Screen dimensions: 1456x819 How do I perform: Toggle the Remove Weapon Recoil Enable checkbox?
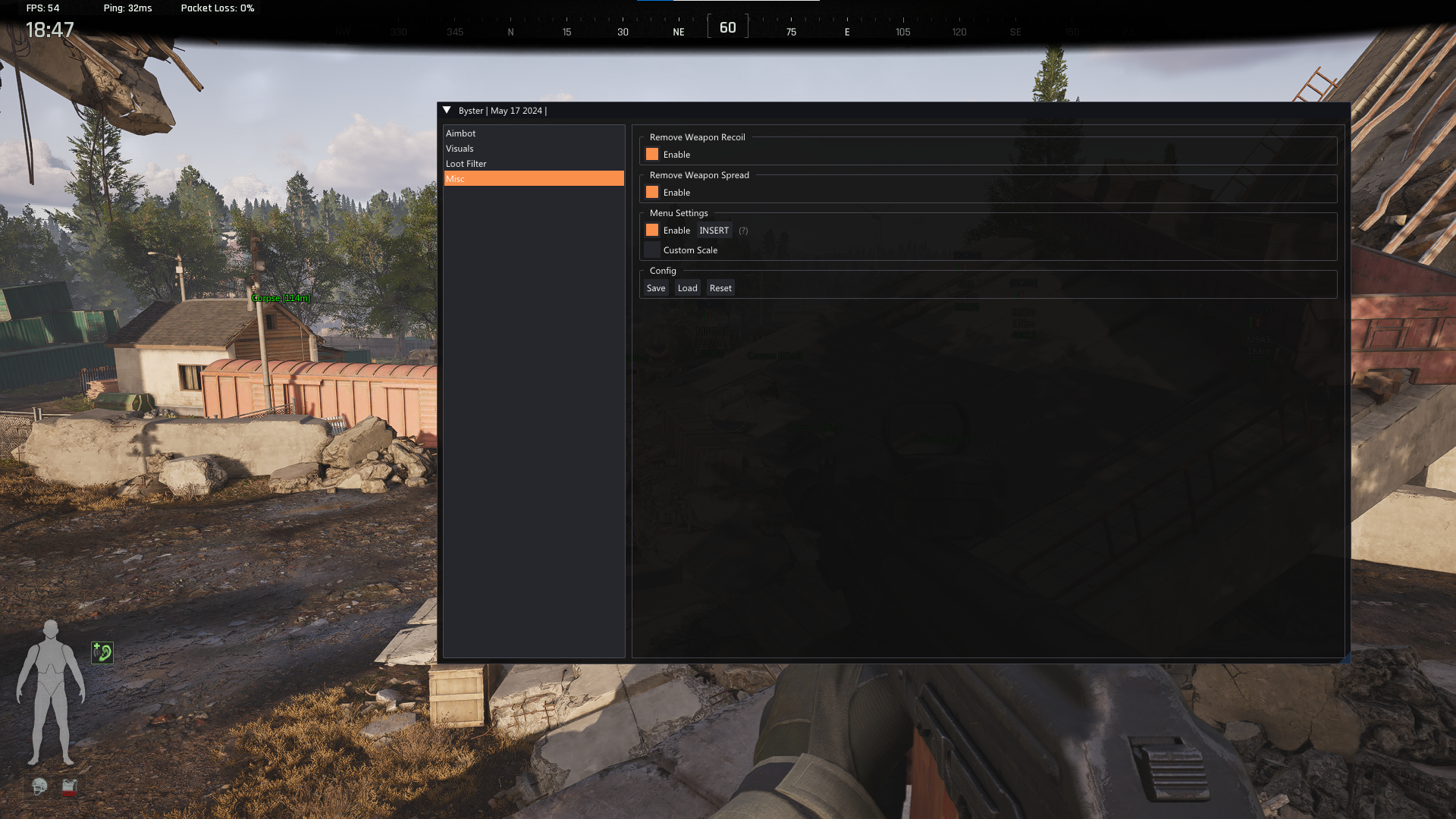pyautogui.click(x=652, y=155)
